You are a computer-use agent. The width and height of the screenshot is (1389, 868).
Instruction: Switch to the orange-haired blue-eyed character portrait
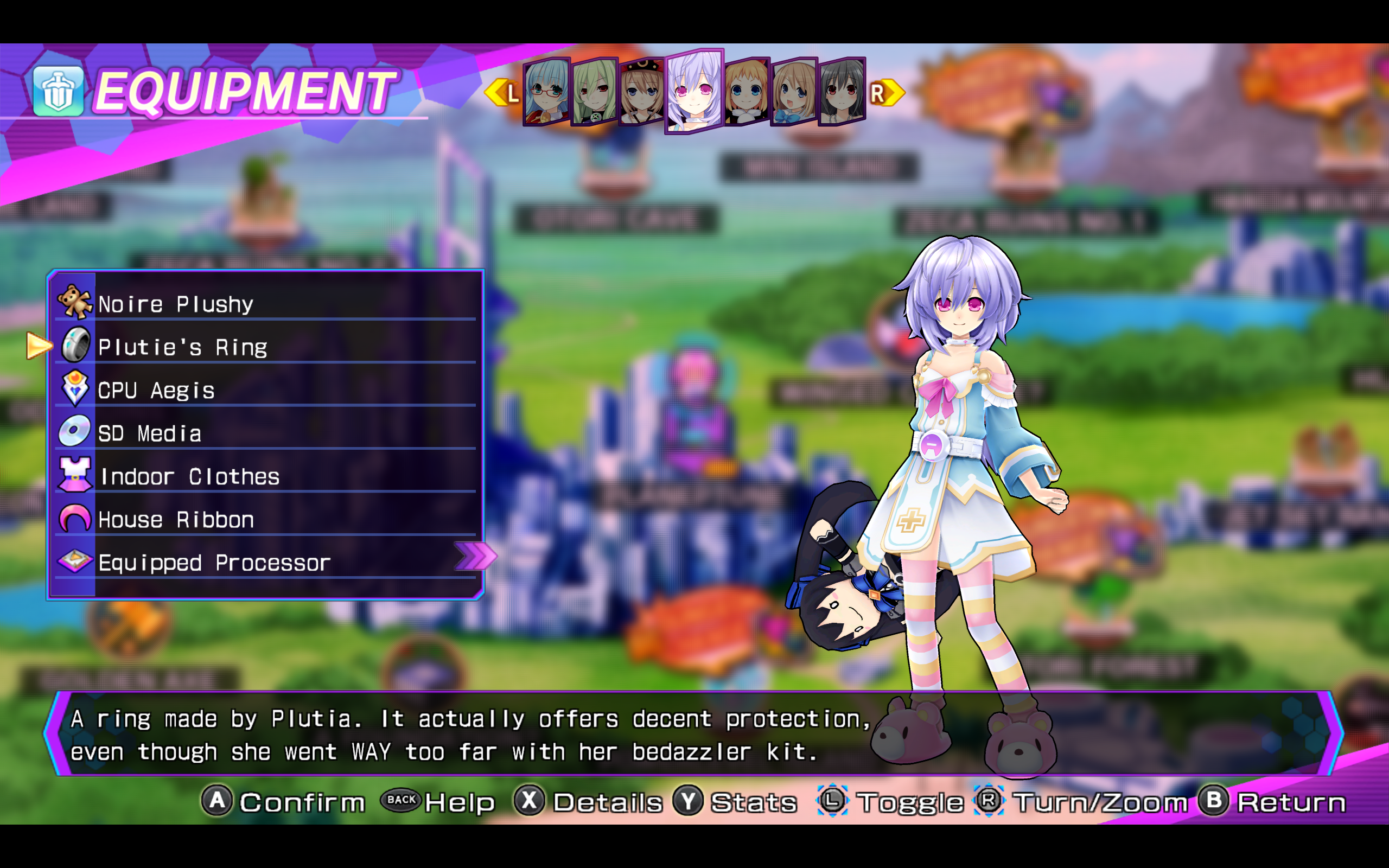click(746, 92)
